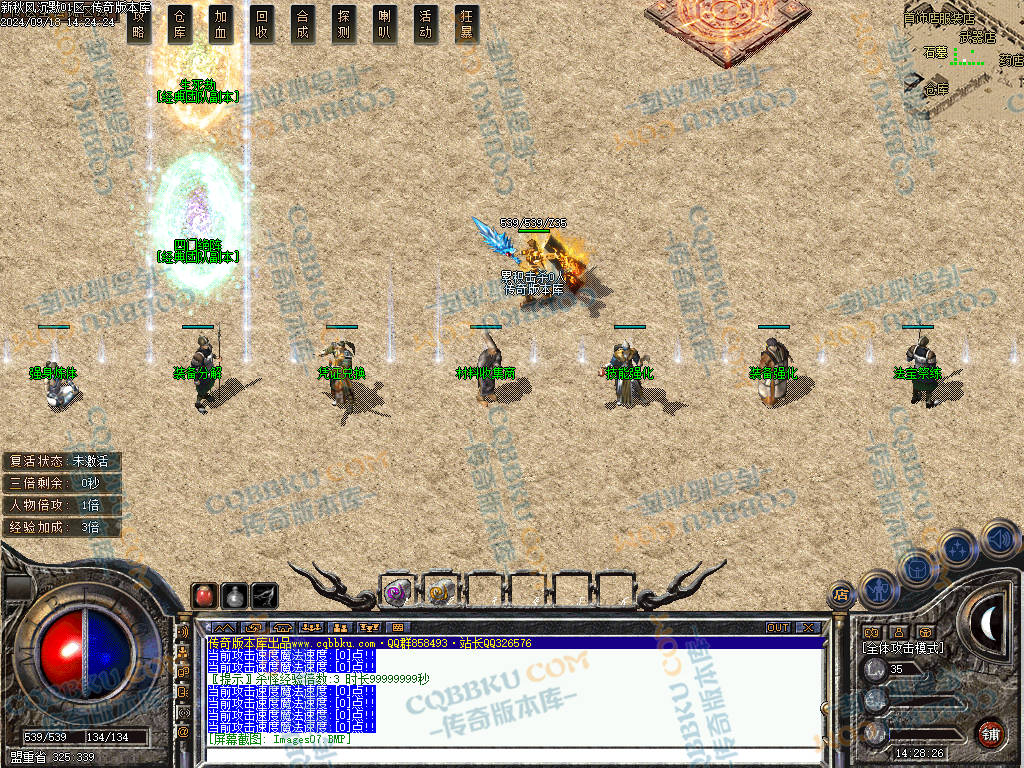Open the 活动 events menu

click(x=426, y=24)
